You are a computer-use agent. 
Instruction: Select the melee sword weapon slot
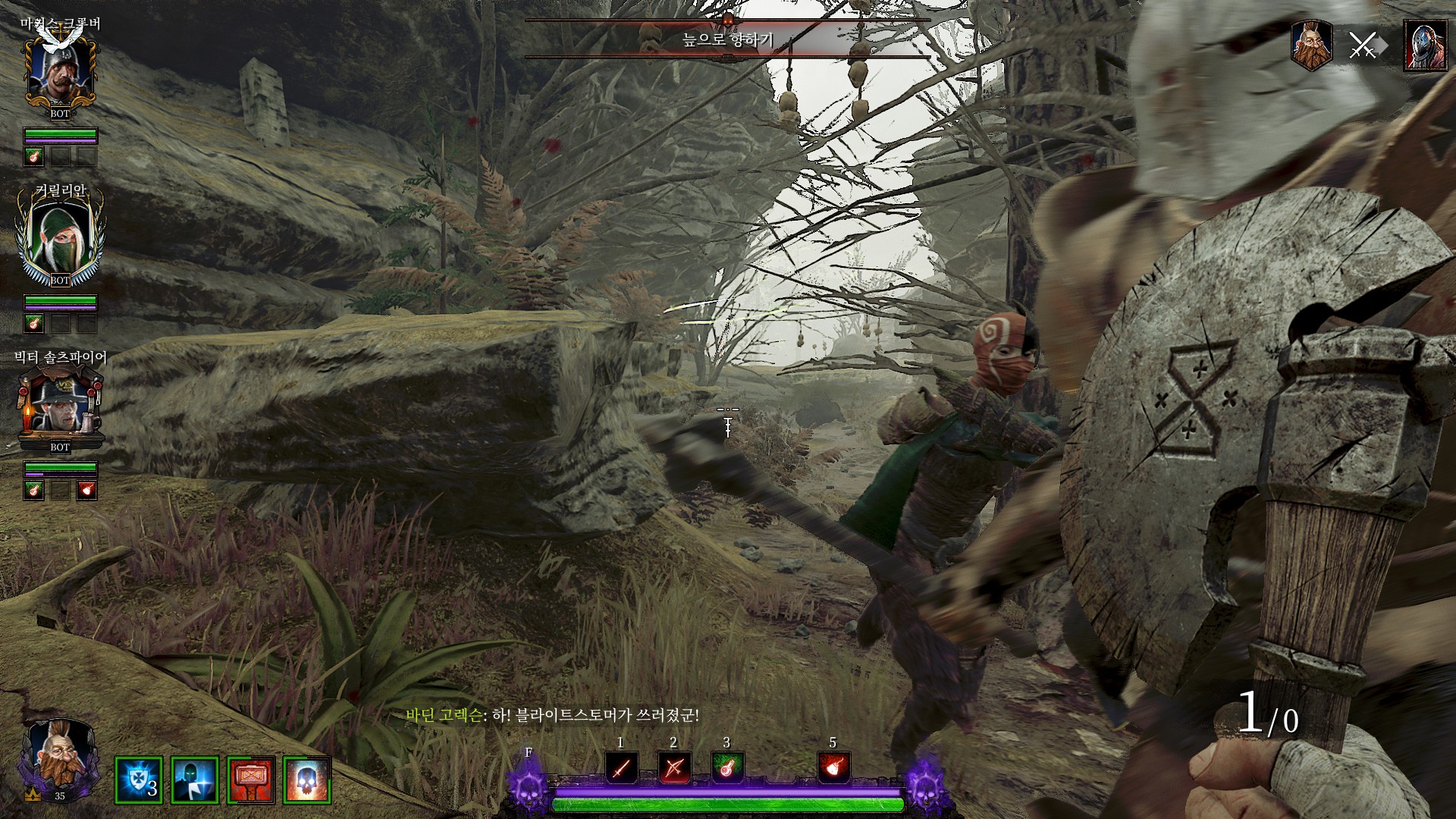click(x=621, y=769)
